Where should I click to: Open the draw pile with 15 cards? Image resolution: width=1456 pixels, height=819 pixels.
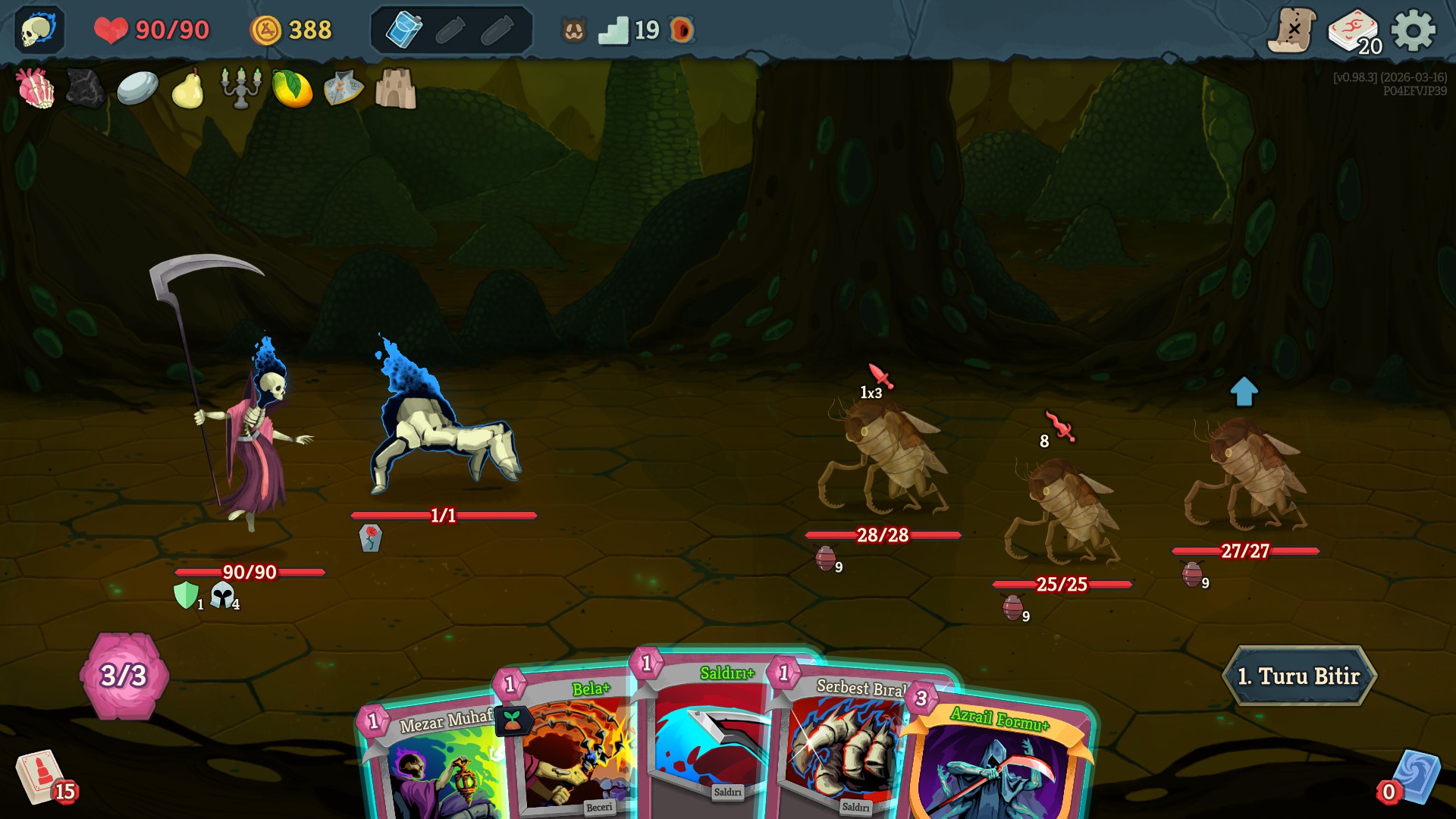tap(42, 777)
